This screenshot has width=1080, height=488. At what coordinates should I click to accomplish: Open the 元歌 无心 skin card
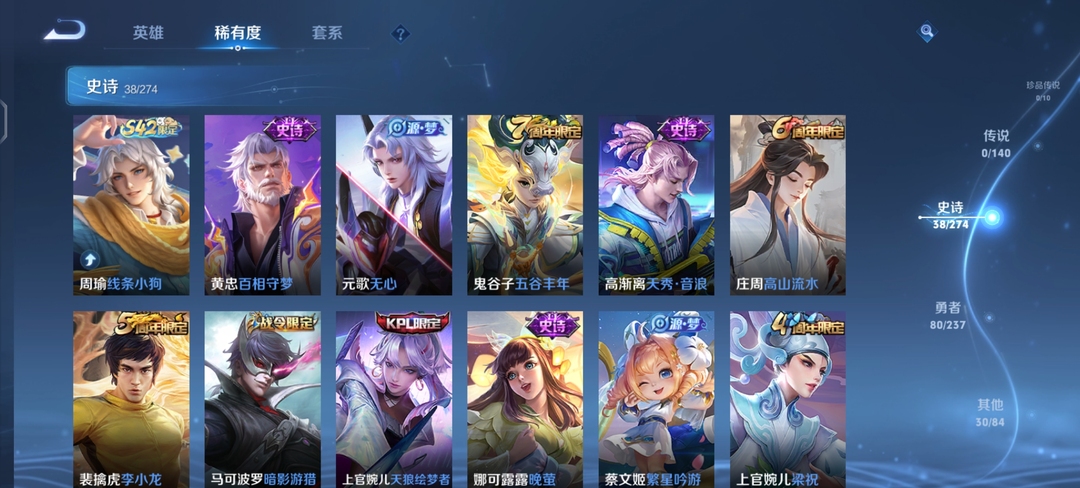click(x=393, y=205)
